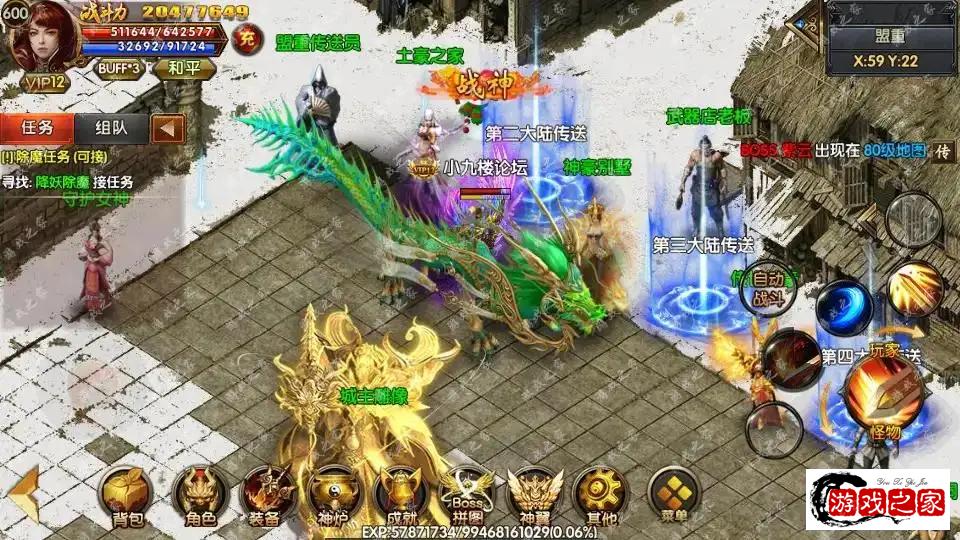Open the Boss拼图 puzzle icon

pyautogui.click(x=465, y=494)
